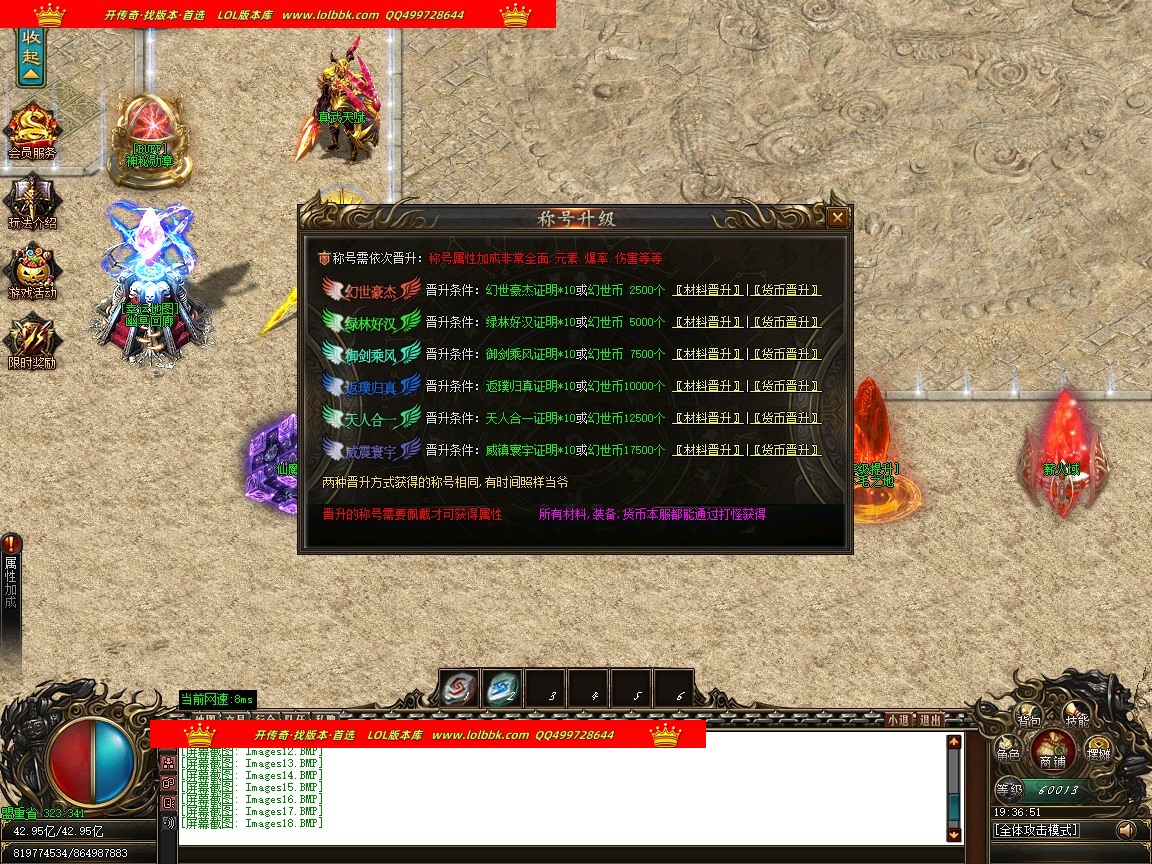
Task: Choose 材料晋升 for the 幻世豪杰 title
Action: [708, 290]
